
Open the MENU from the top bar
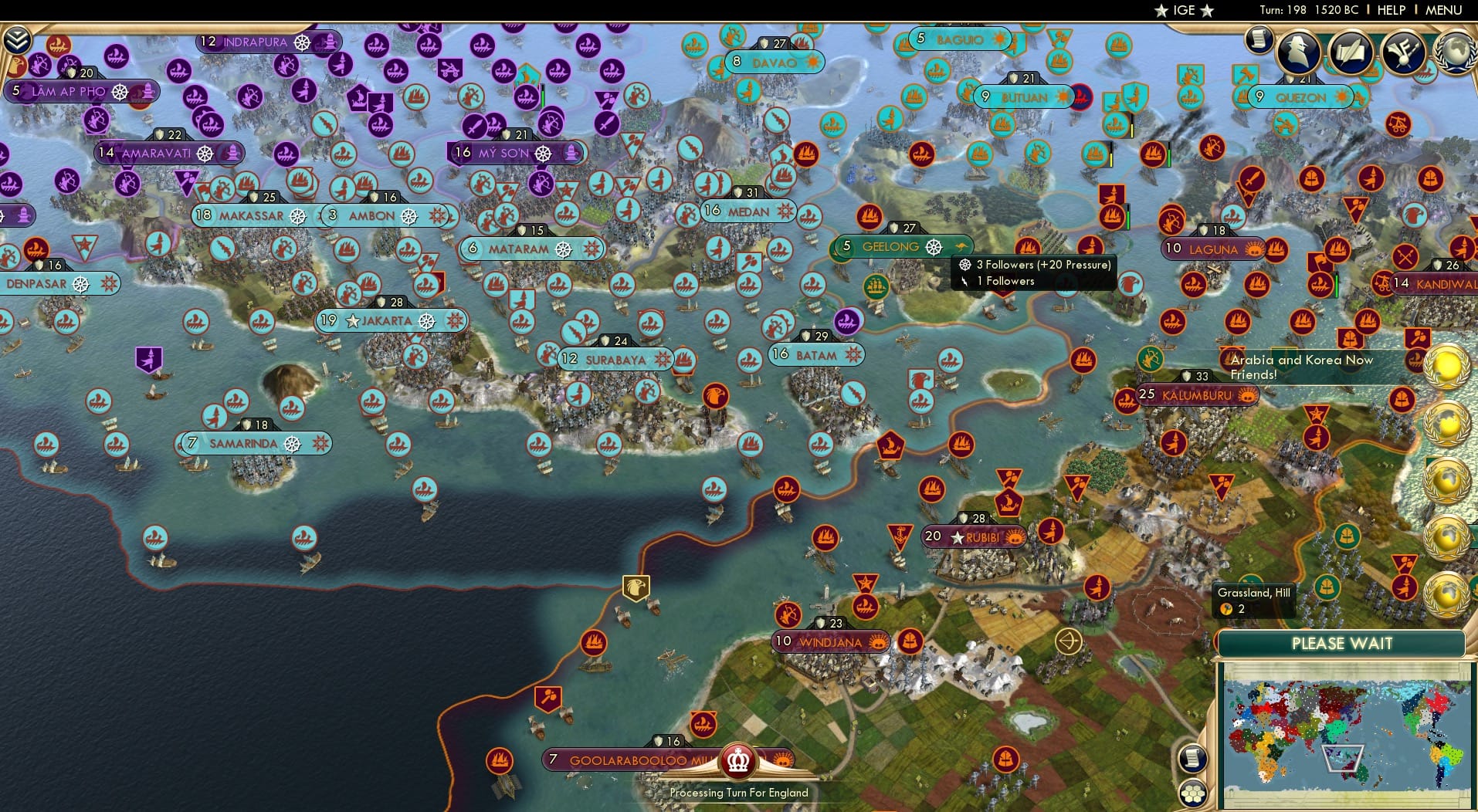coord(1446,10)
